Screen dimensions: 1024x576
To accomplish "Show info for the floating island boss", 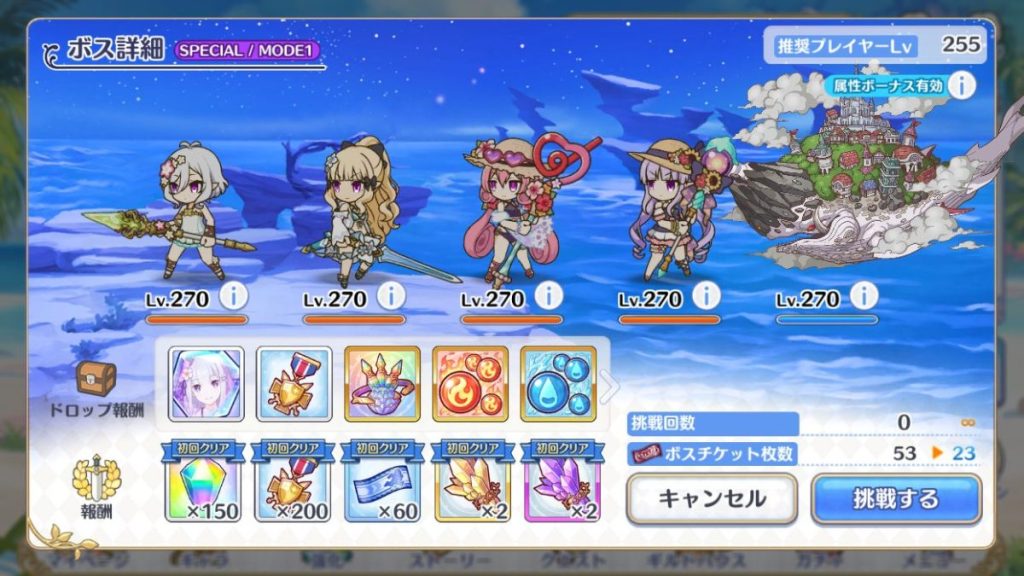I will [864, 296].
